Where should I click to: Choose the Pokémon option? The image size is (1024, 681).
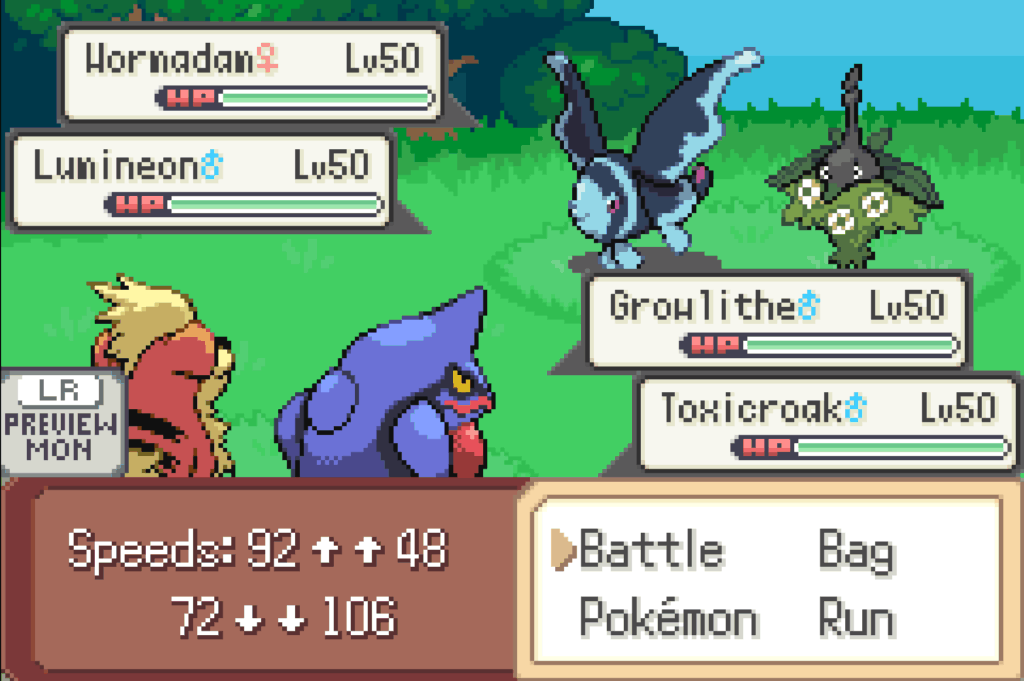668,620
